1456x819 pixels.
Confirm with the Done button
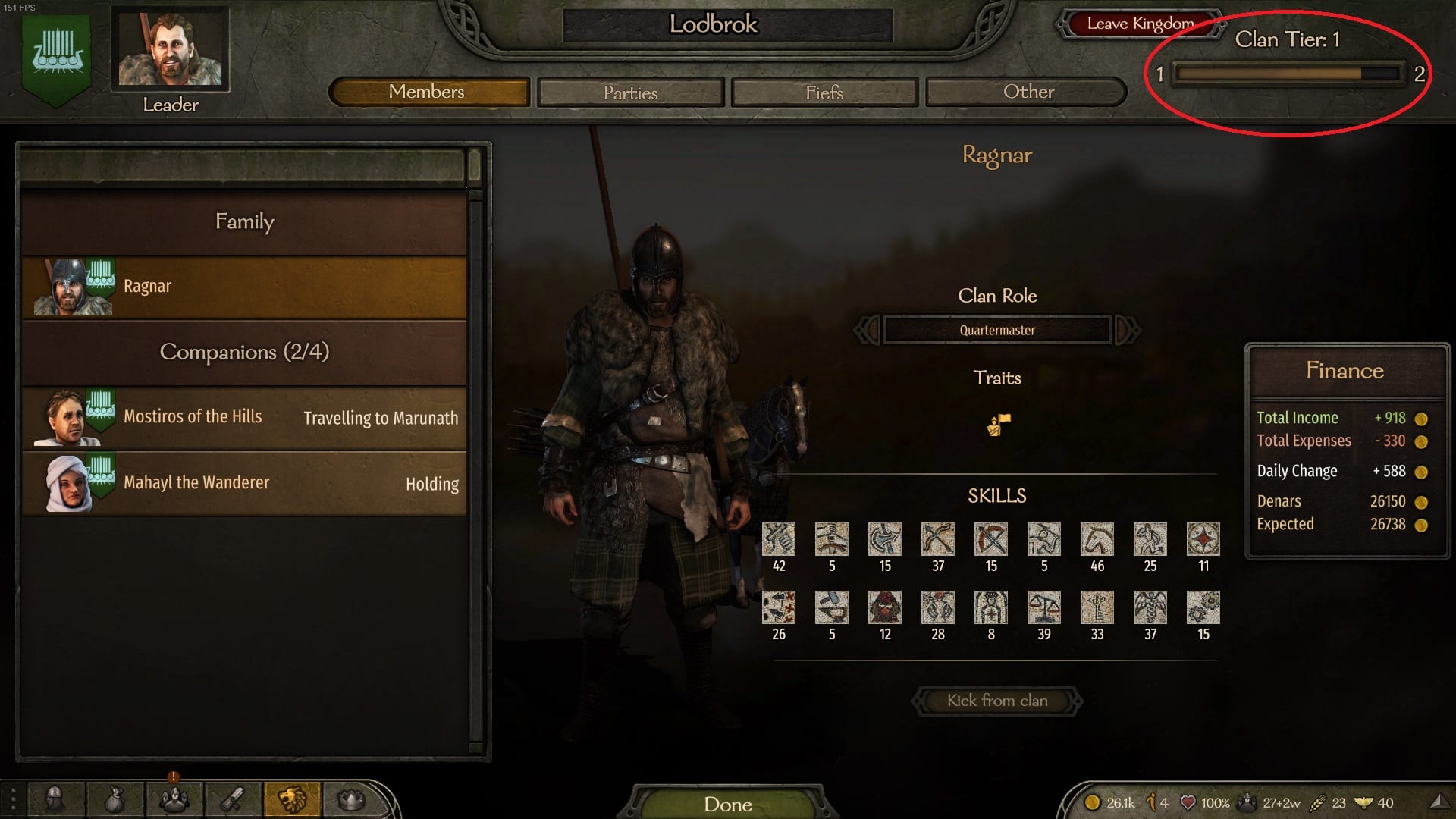point(727,804)
